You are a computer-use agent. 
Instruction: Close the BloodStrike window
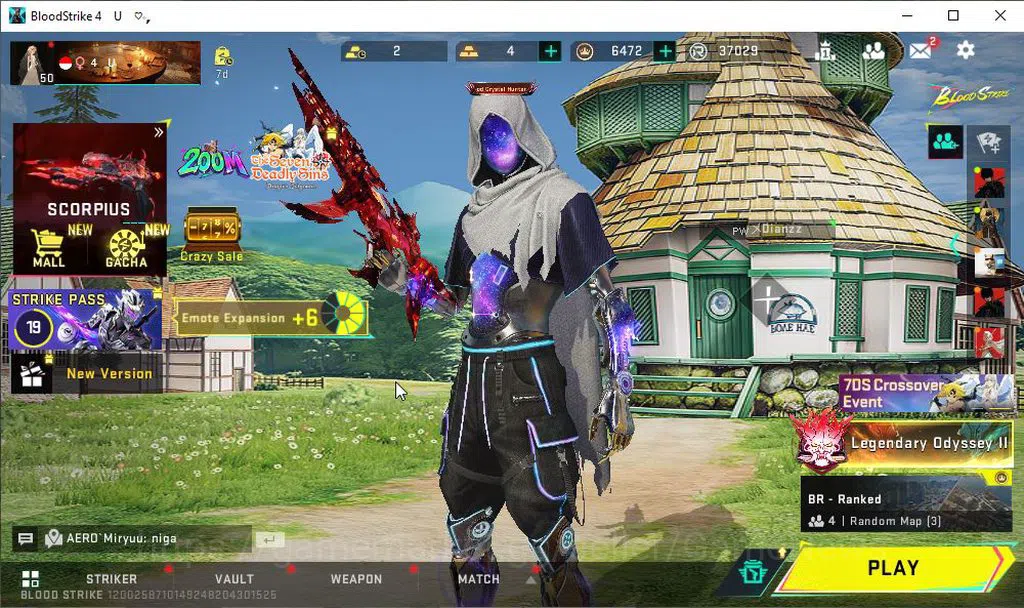[1000, 15]
